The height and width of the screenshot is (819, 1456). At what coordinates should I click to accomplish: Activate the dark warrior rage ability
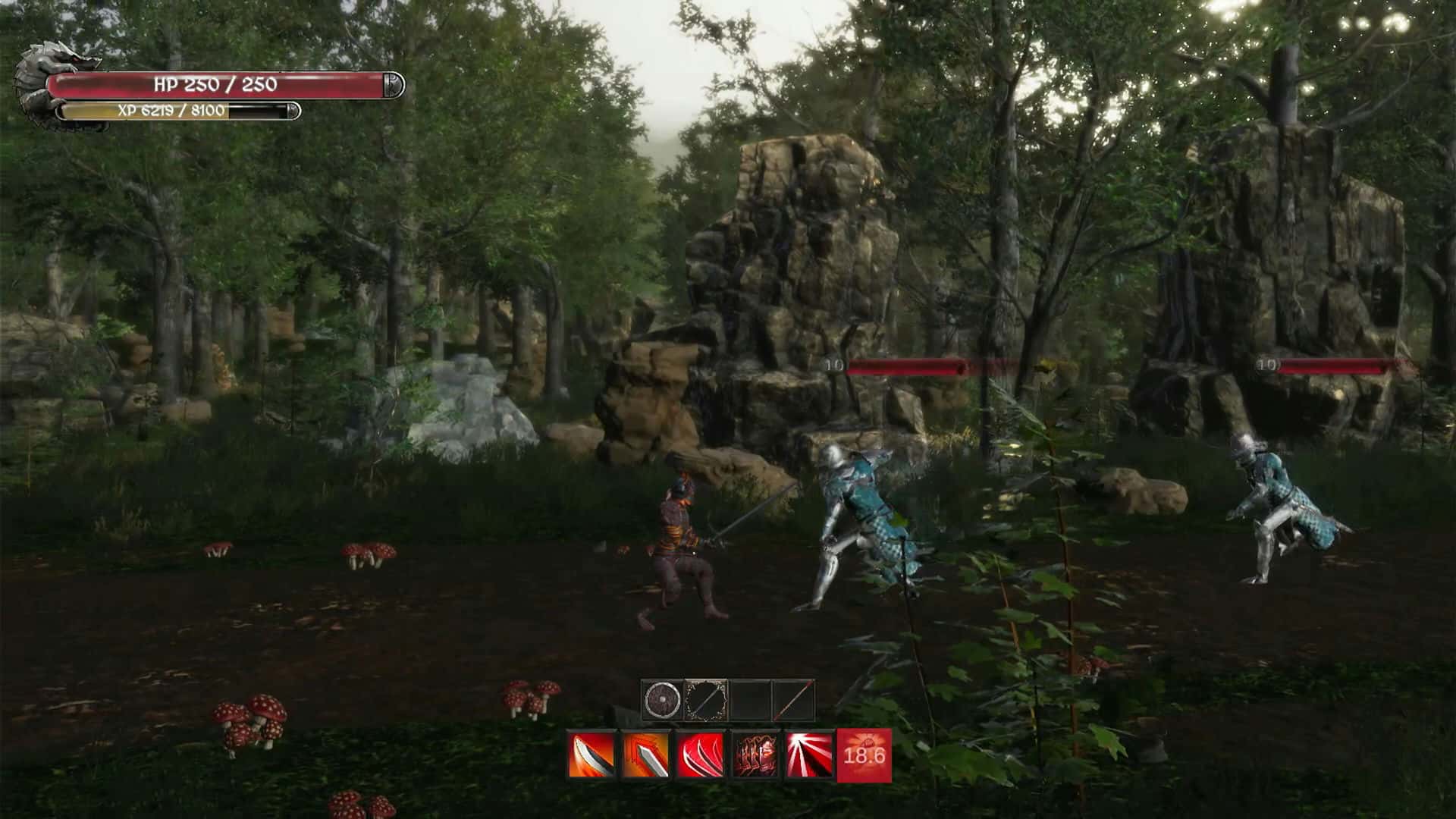pyautogui.click(x=755, y=755)
